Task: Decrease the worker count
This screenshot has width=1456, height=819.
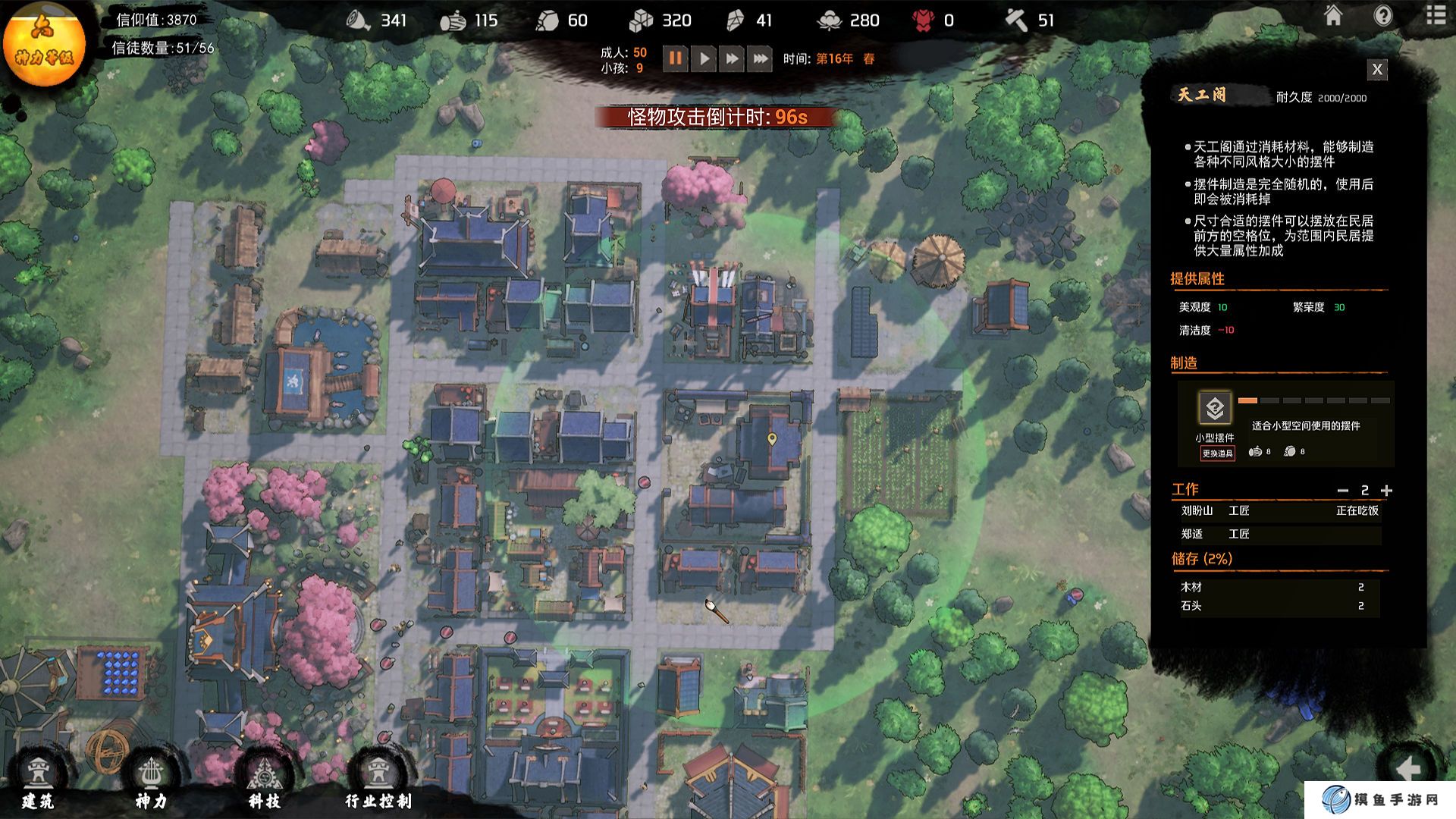Action: coord(1343,491)
